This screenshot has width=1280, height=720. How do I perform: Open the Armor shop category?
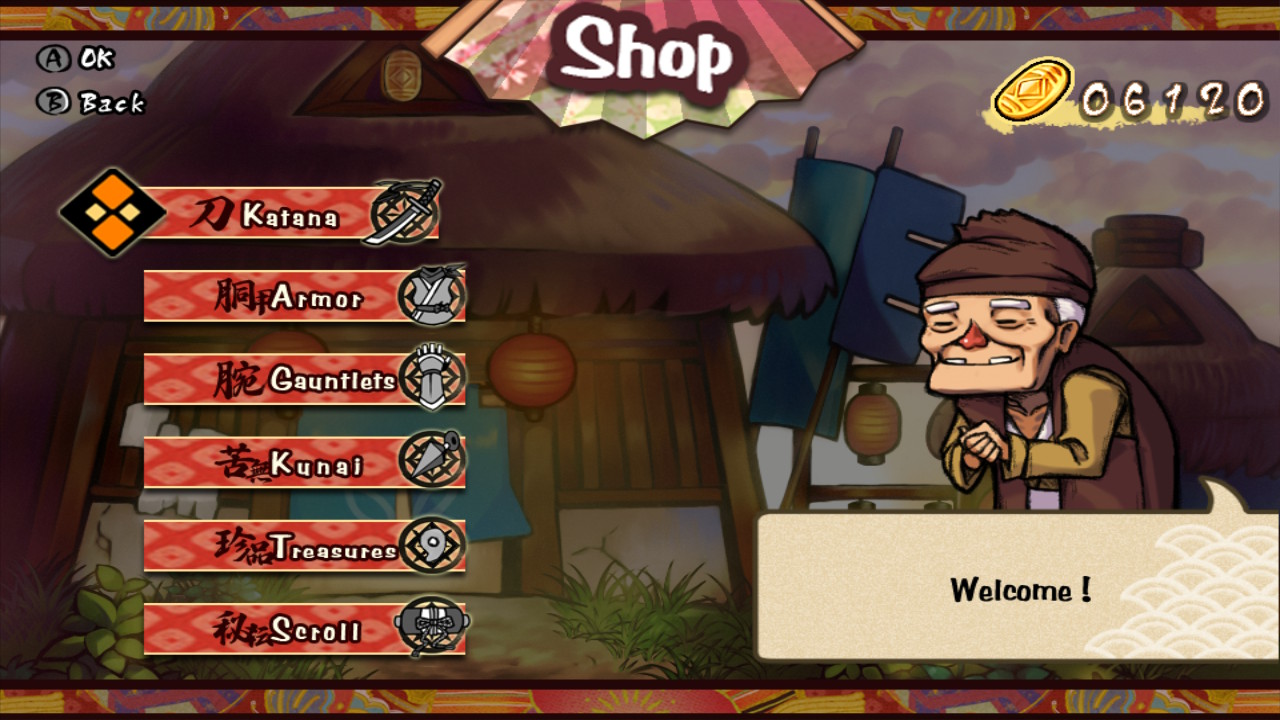(300, 296)
